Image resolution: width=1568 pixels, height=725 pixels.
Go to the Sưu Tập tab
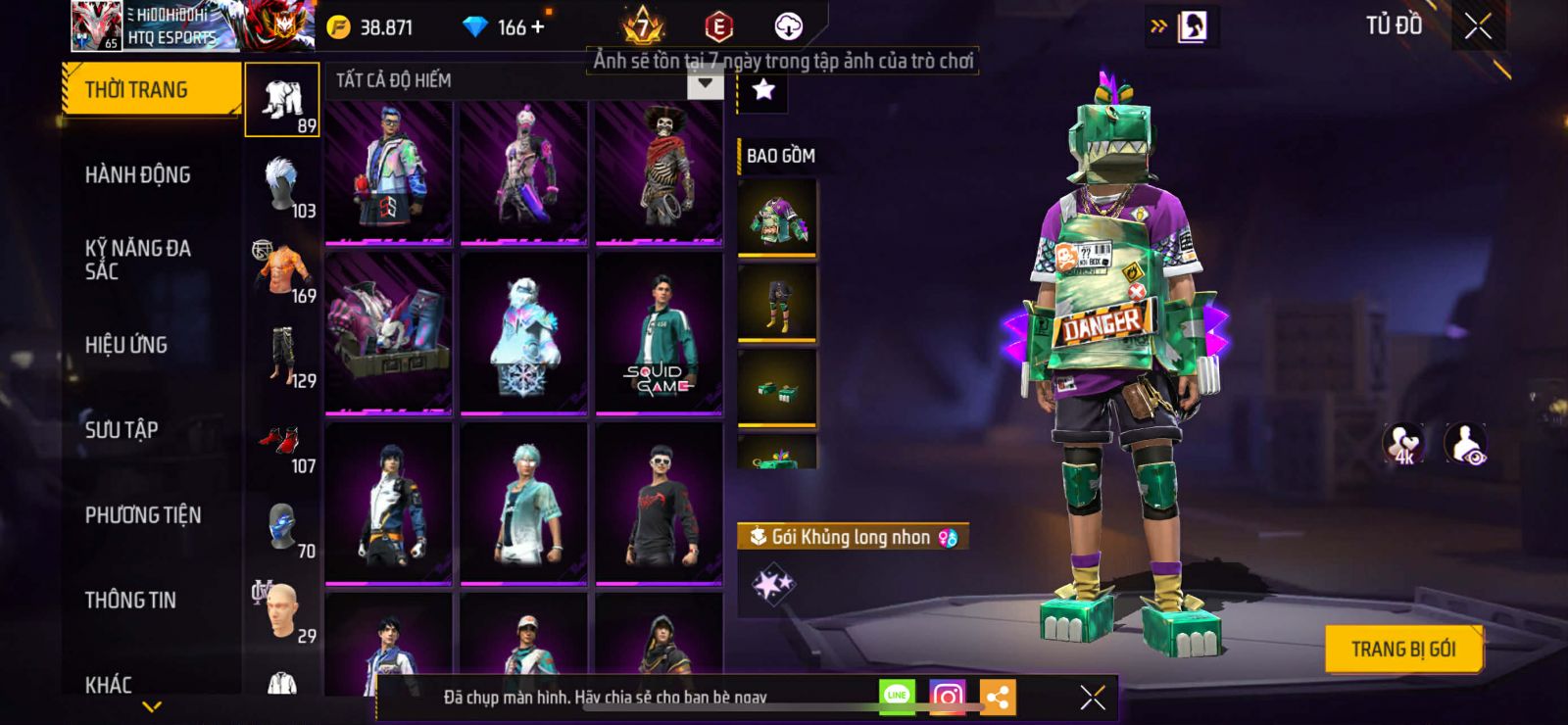[x=122, y=430]
